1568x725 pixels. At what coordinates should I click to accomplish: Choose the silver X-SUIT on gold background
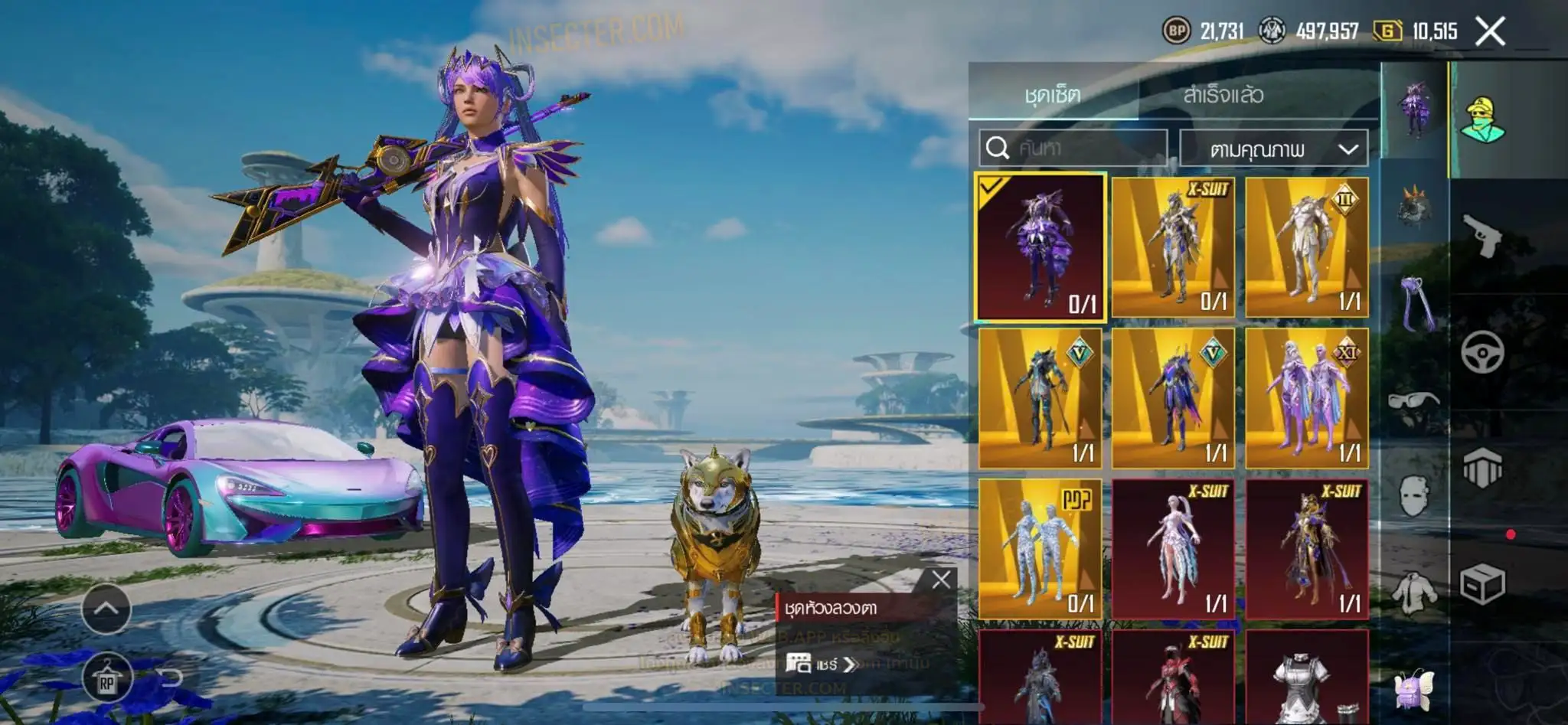1173,247
